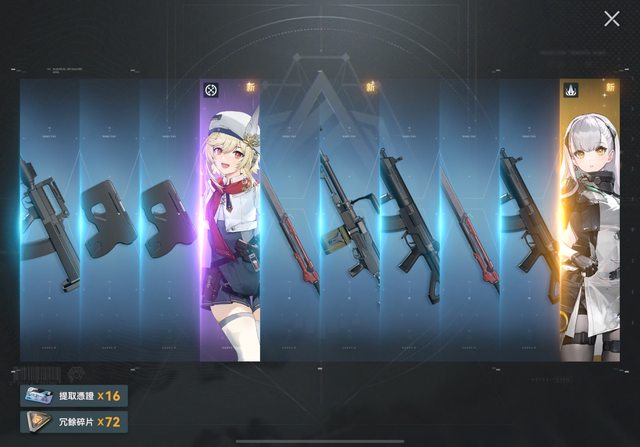The image size is (640, 447).
Task: Select the blonde girl character card
Action: pos(230,220)
